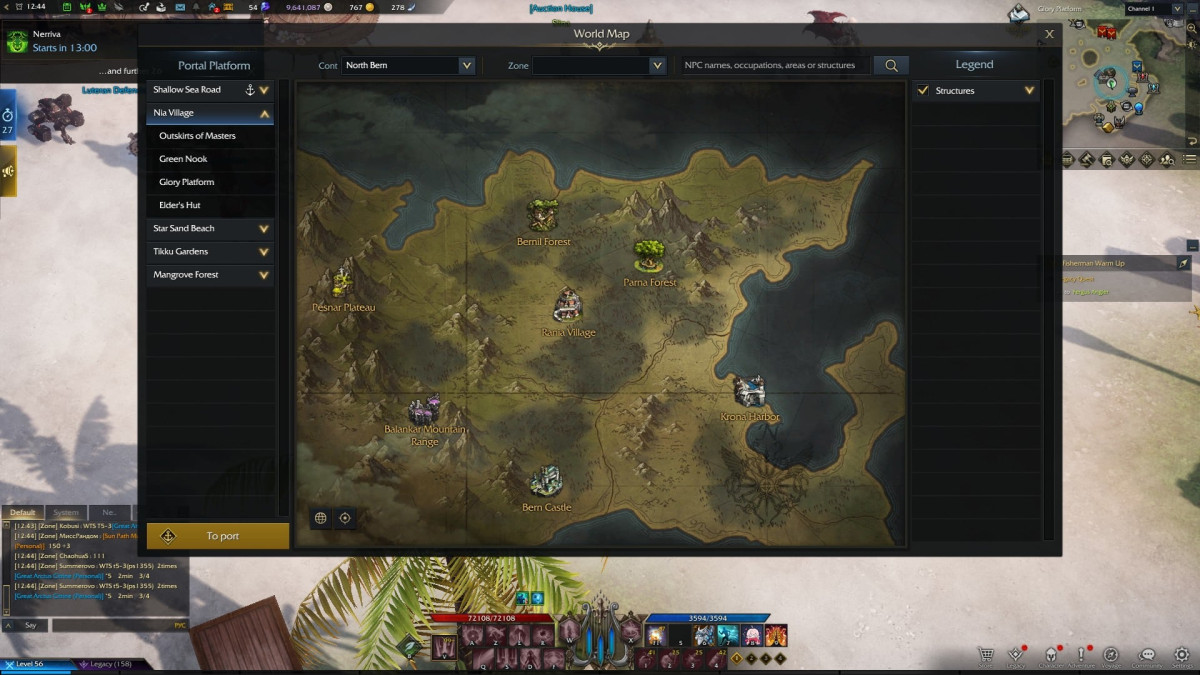Image resolution: width=1200 pixels, height=675 pixels.
Task: Choose the Green Nook portal
Action: point(184,159)
